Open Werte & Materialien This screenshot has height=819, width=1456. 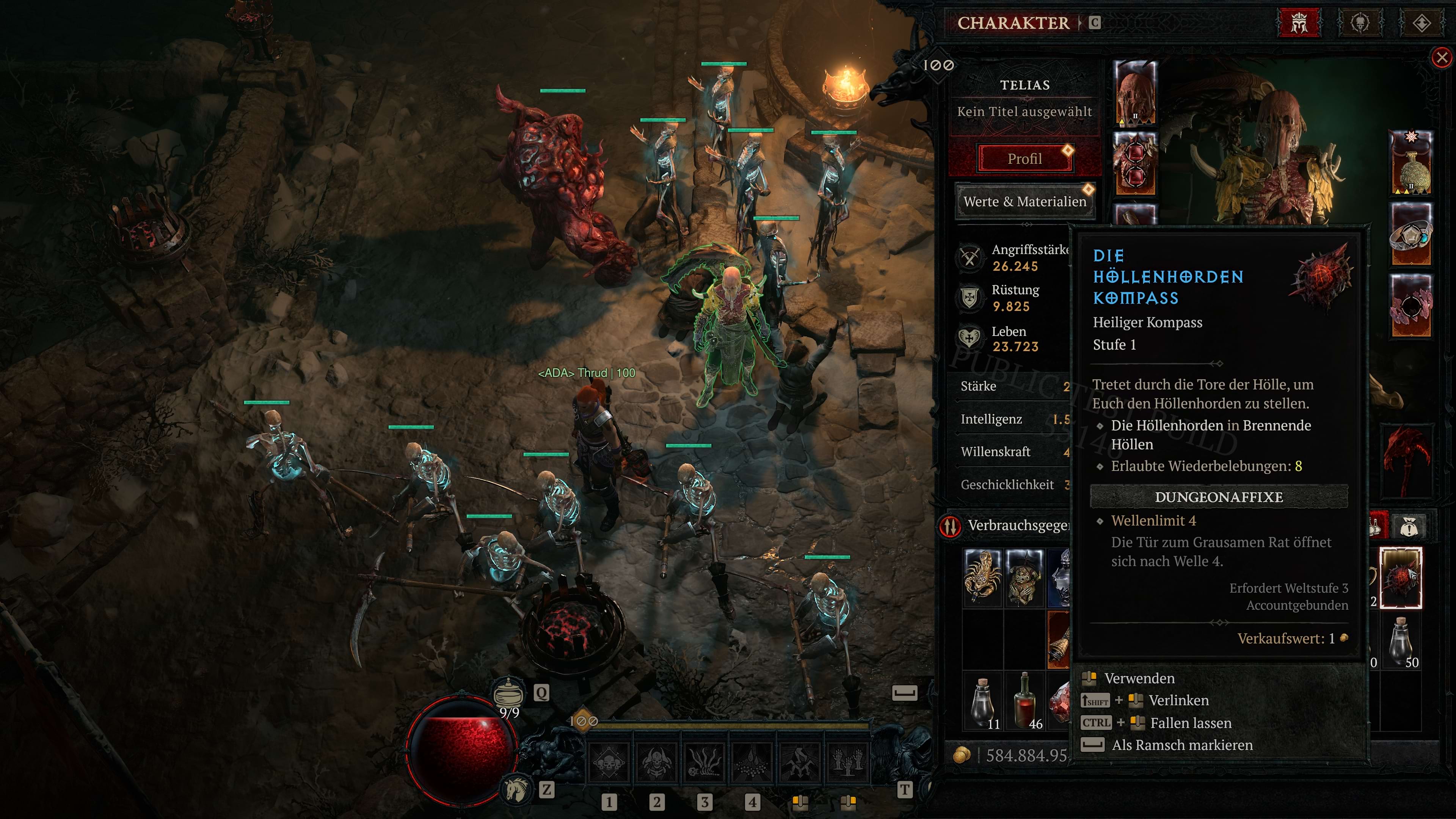(1024, 201)
